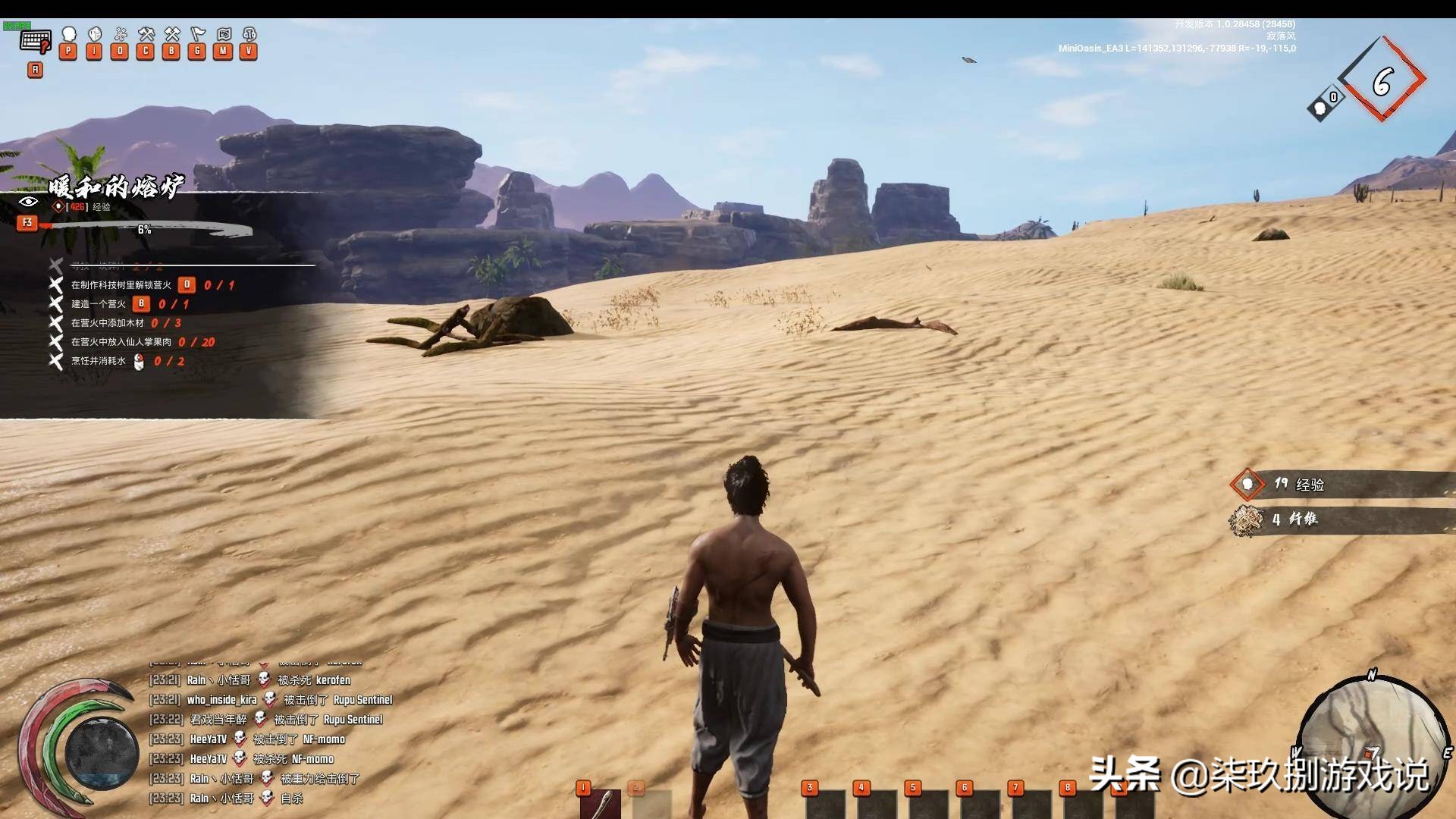Open the white flag icon

pos(198,35)
